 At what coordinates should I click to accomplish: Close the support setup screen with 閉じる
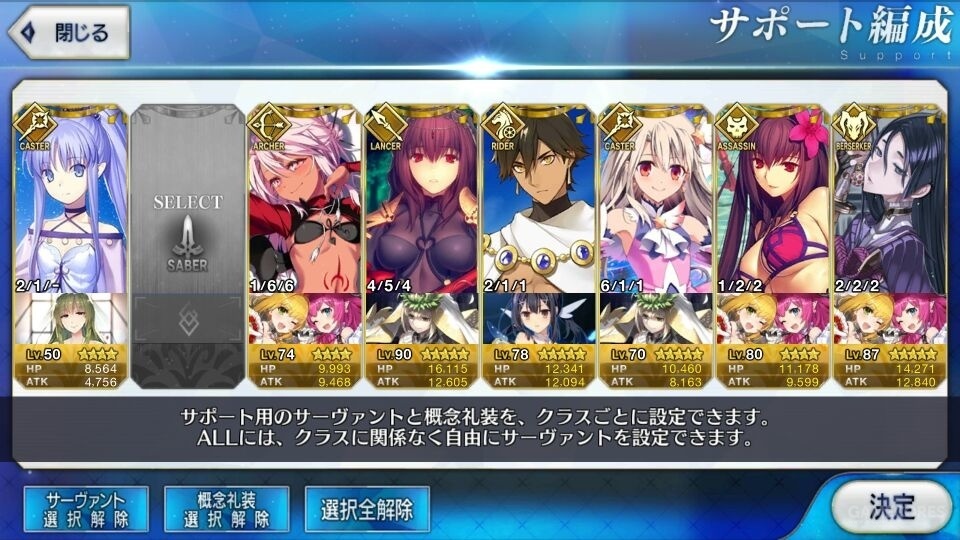tap(68, 33)
